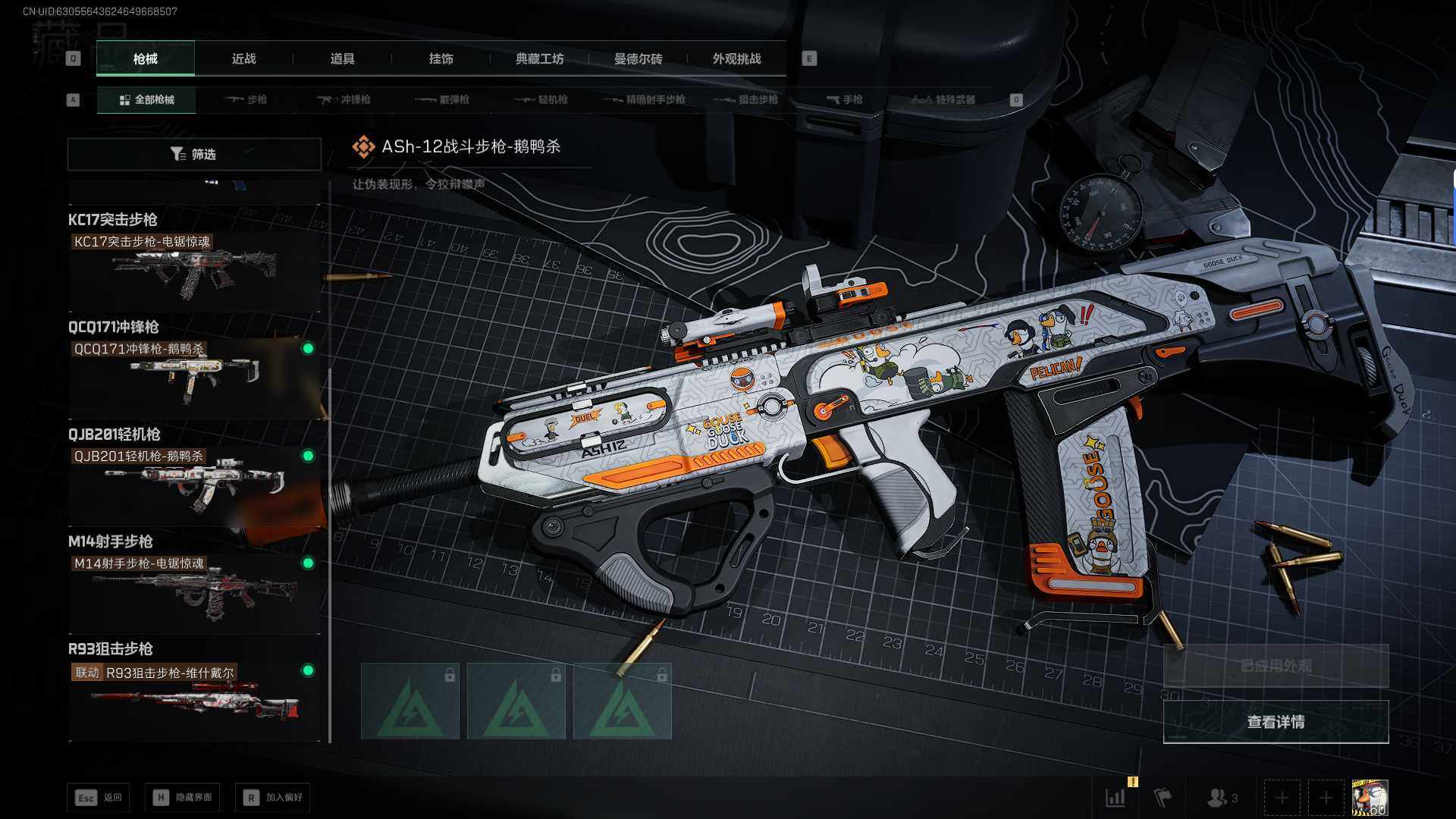1456x819 pixels.
Task: Click the 查看详情 view details button
Action: 1276,722
